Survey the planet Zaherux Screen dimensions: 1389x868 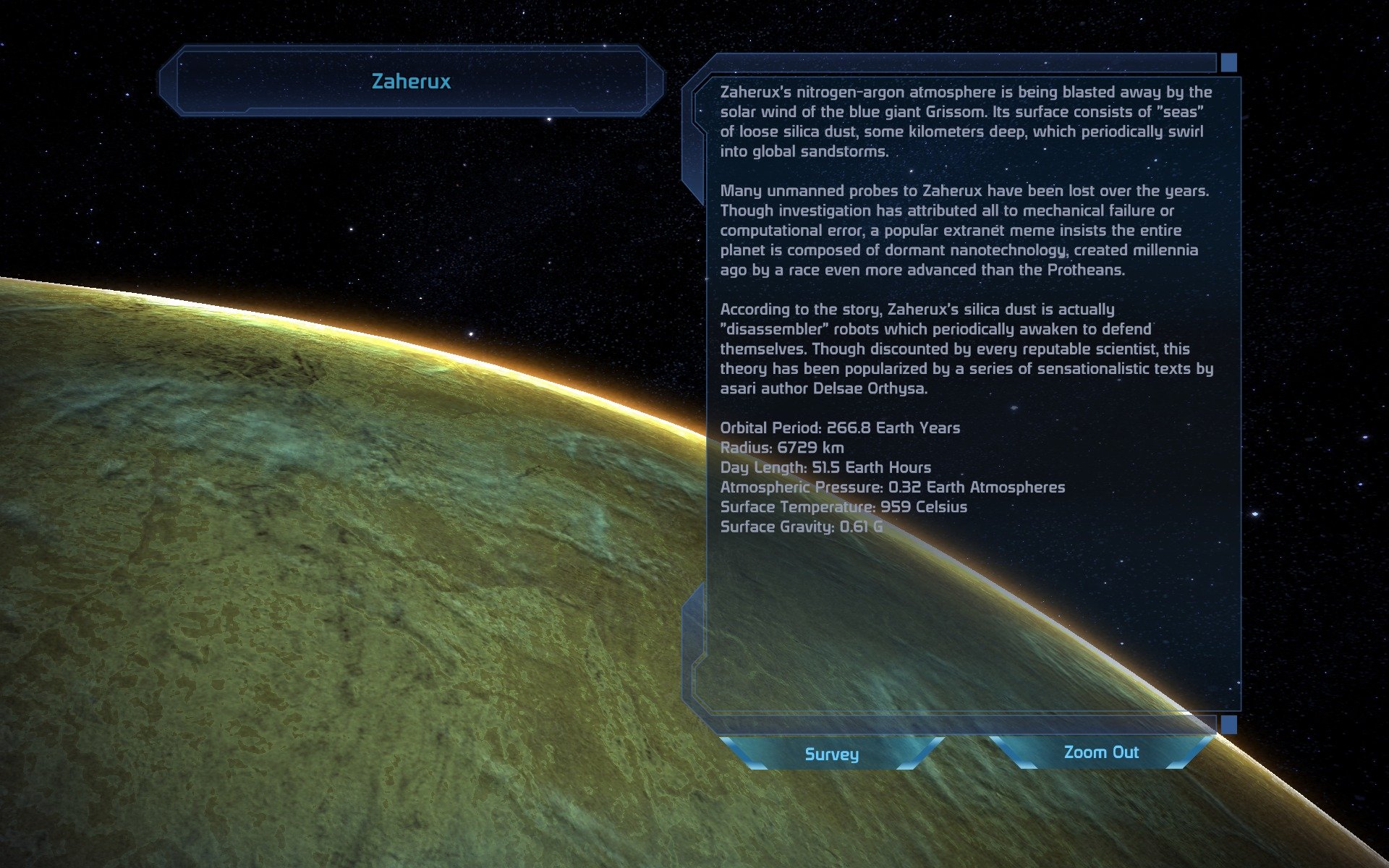831,754
